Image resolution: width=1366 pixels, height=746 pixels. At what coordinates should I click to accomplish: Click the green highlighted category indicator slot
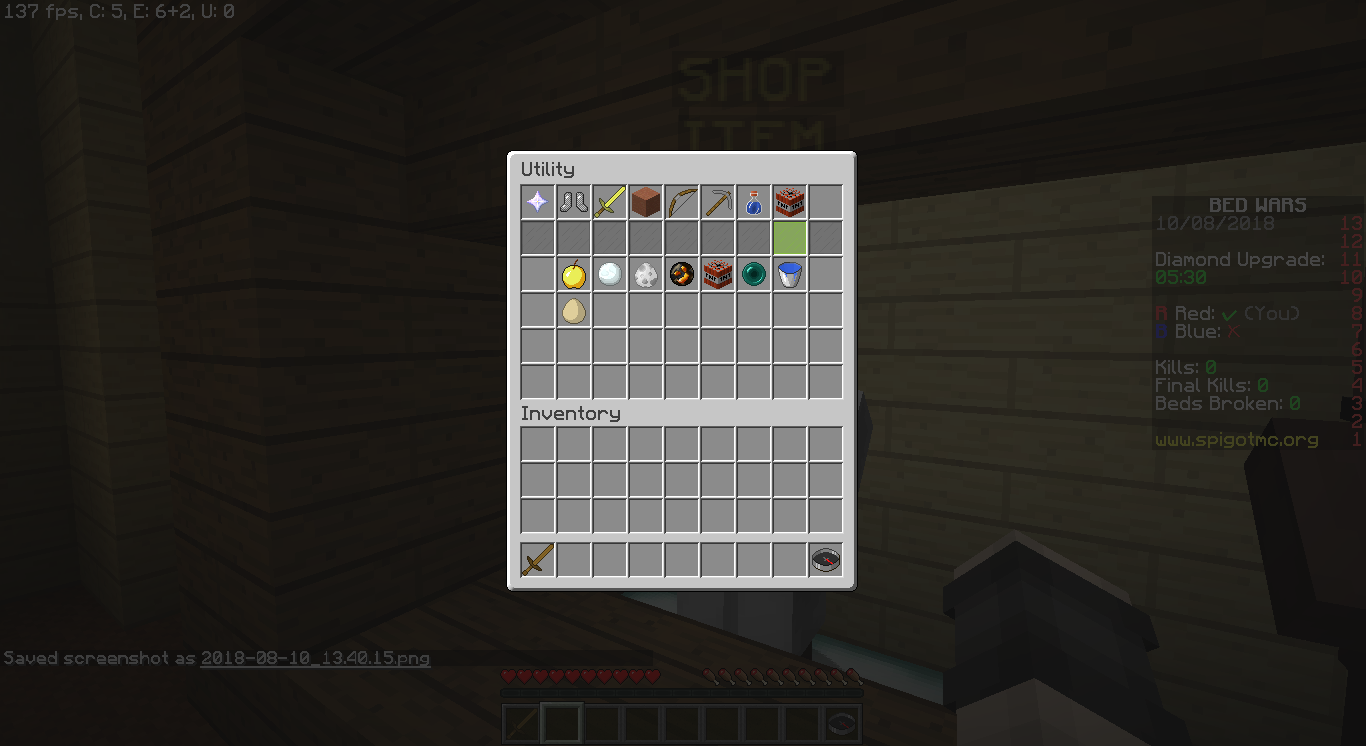pyautogui.click(x=789, y=238)
